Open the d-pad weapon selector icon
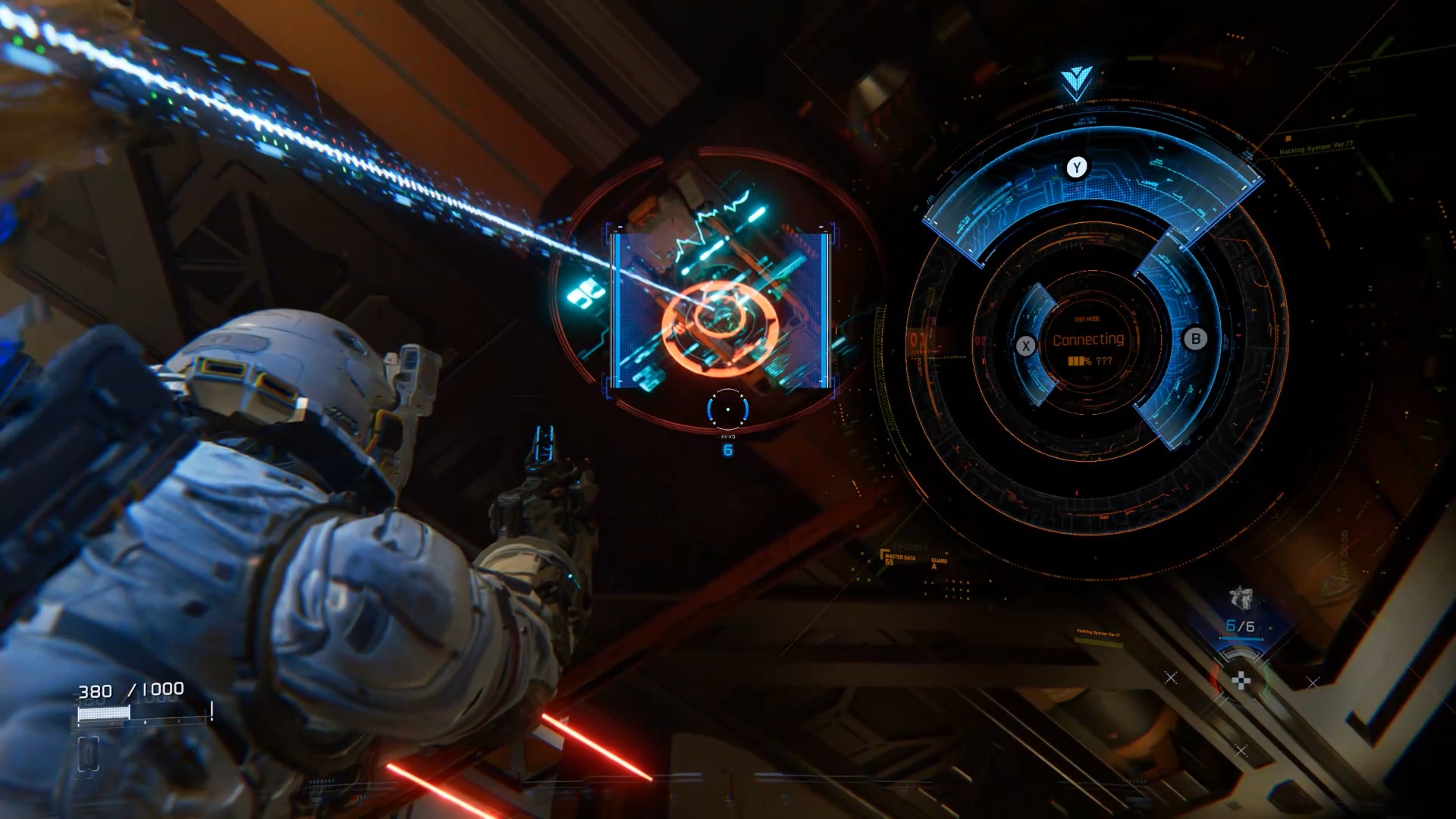This screenshot has height=819, width=1456. coord(1241,680)
